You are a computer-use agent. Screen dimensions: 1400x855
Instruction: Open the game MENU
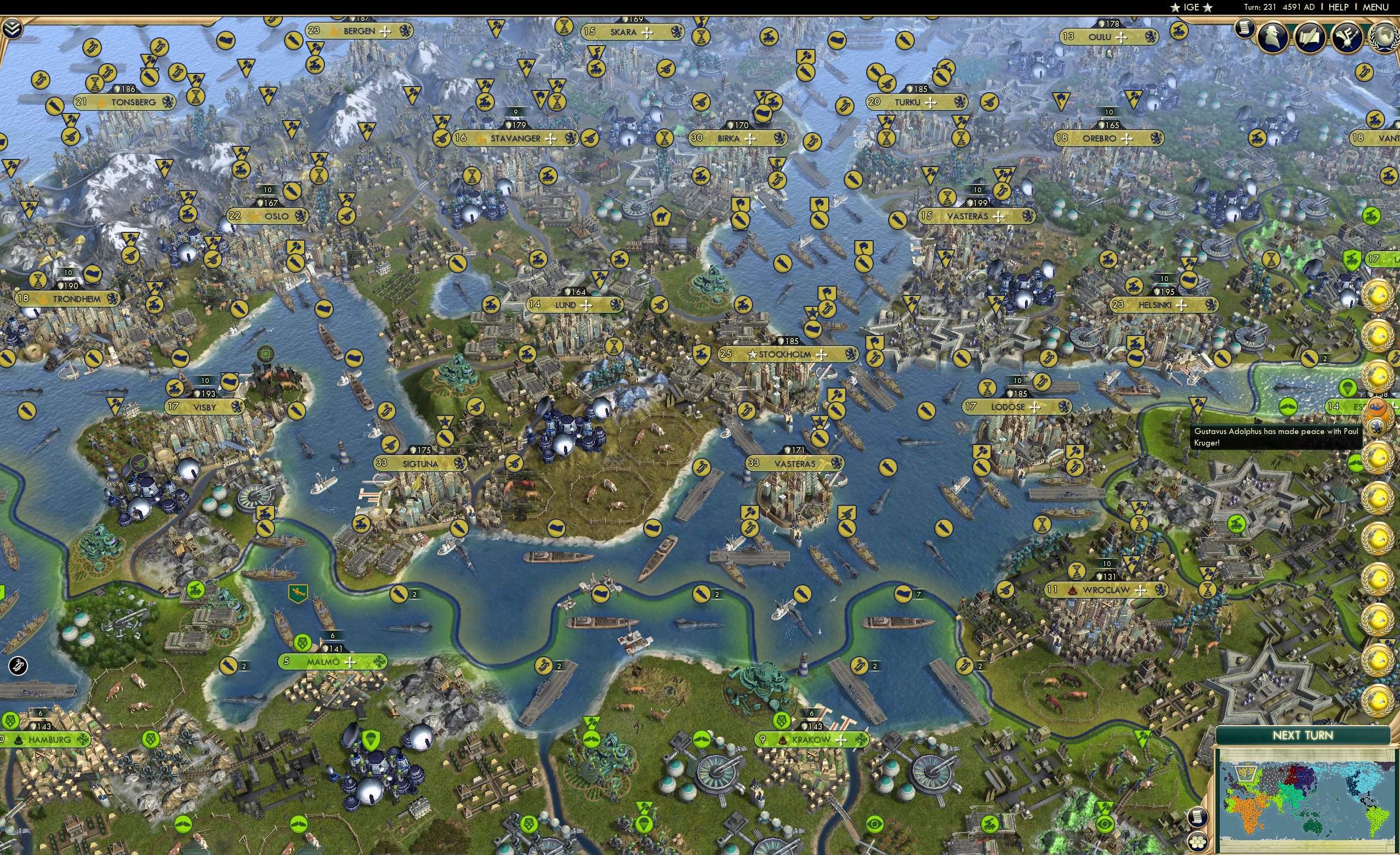point(1374,7)
